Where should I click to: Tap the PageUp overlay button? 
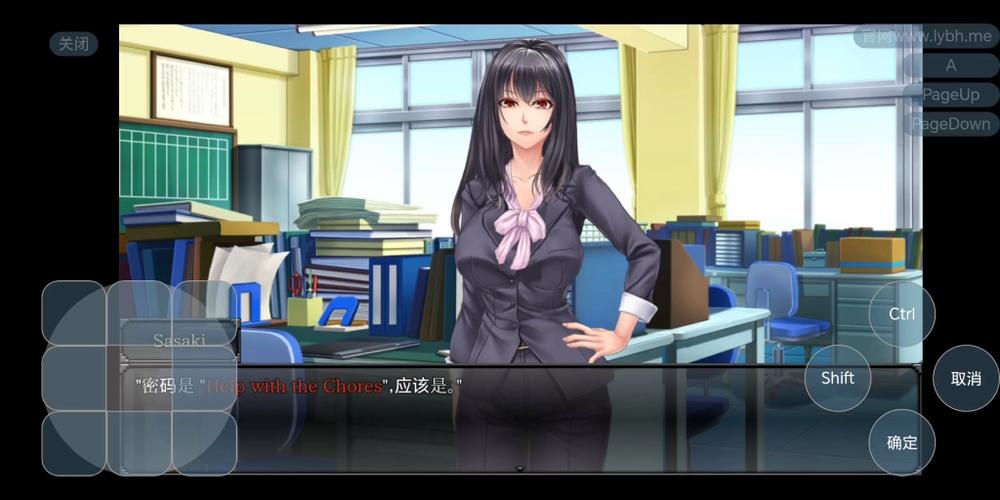950,95
